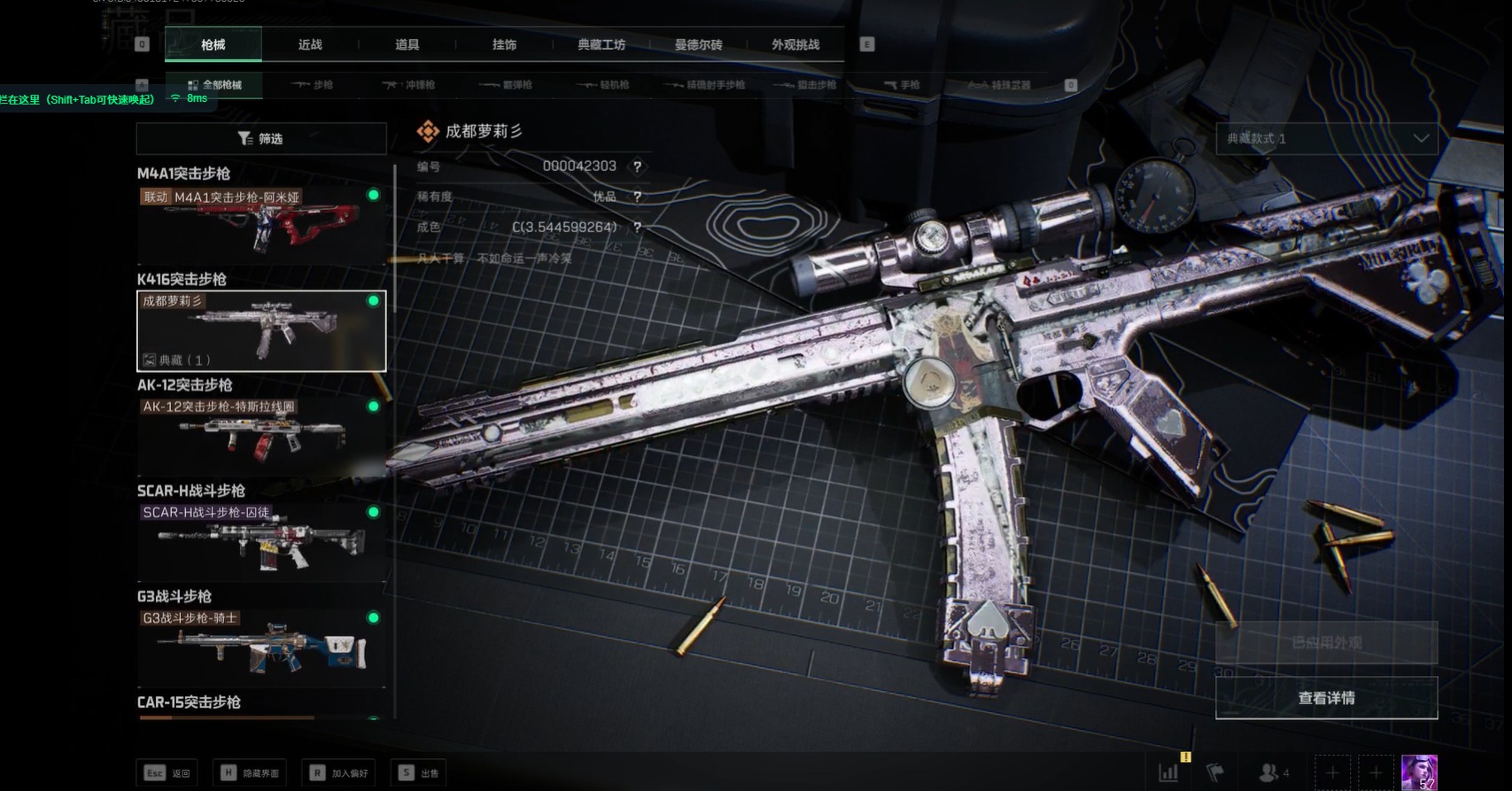Go to the 典藏工坊 workshop tab
Image resolution: width=1512 pixels, height=791 pixels.
click(601, 44)
